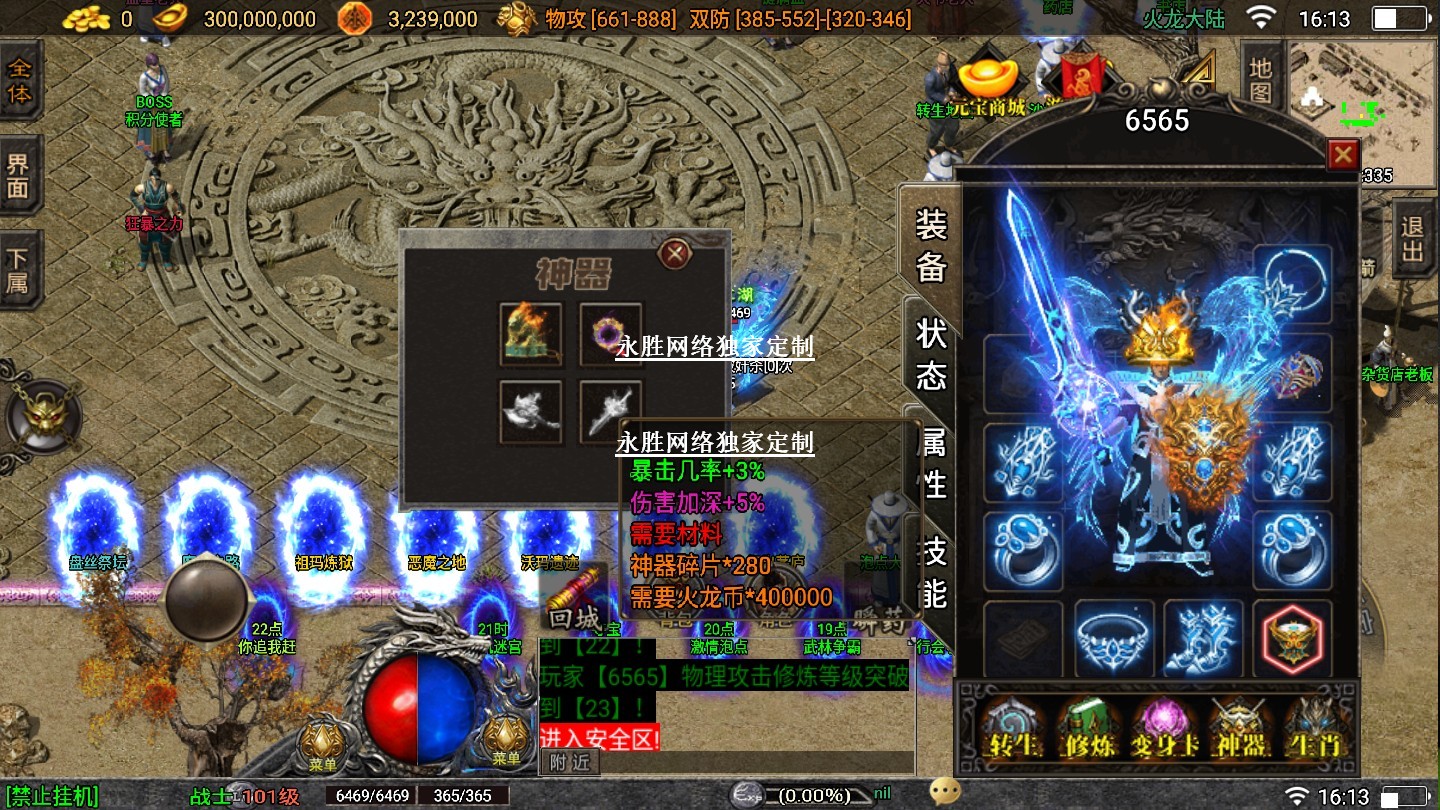
Task: Select the purple ring artifact
Action: [x=610, y=334]
